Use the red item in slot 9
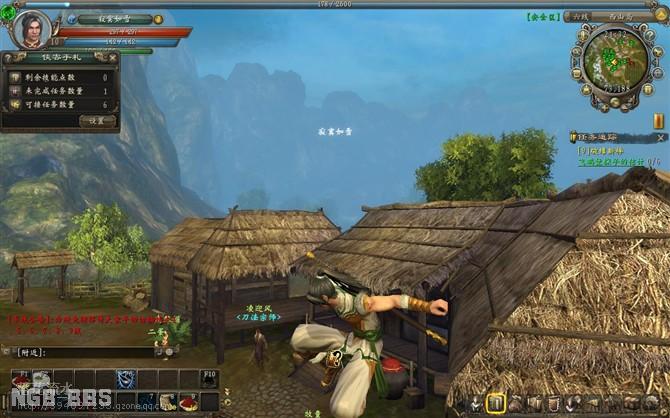 (187, 400)
